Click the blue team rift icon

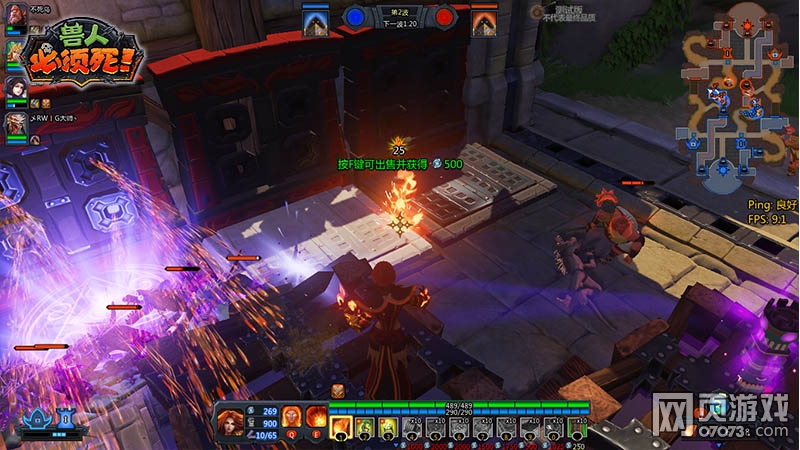tap(317, 20)
